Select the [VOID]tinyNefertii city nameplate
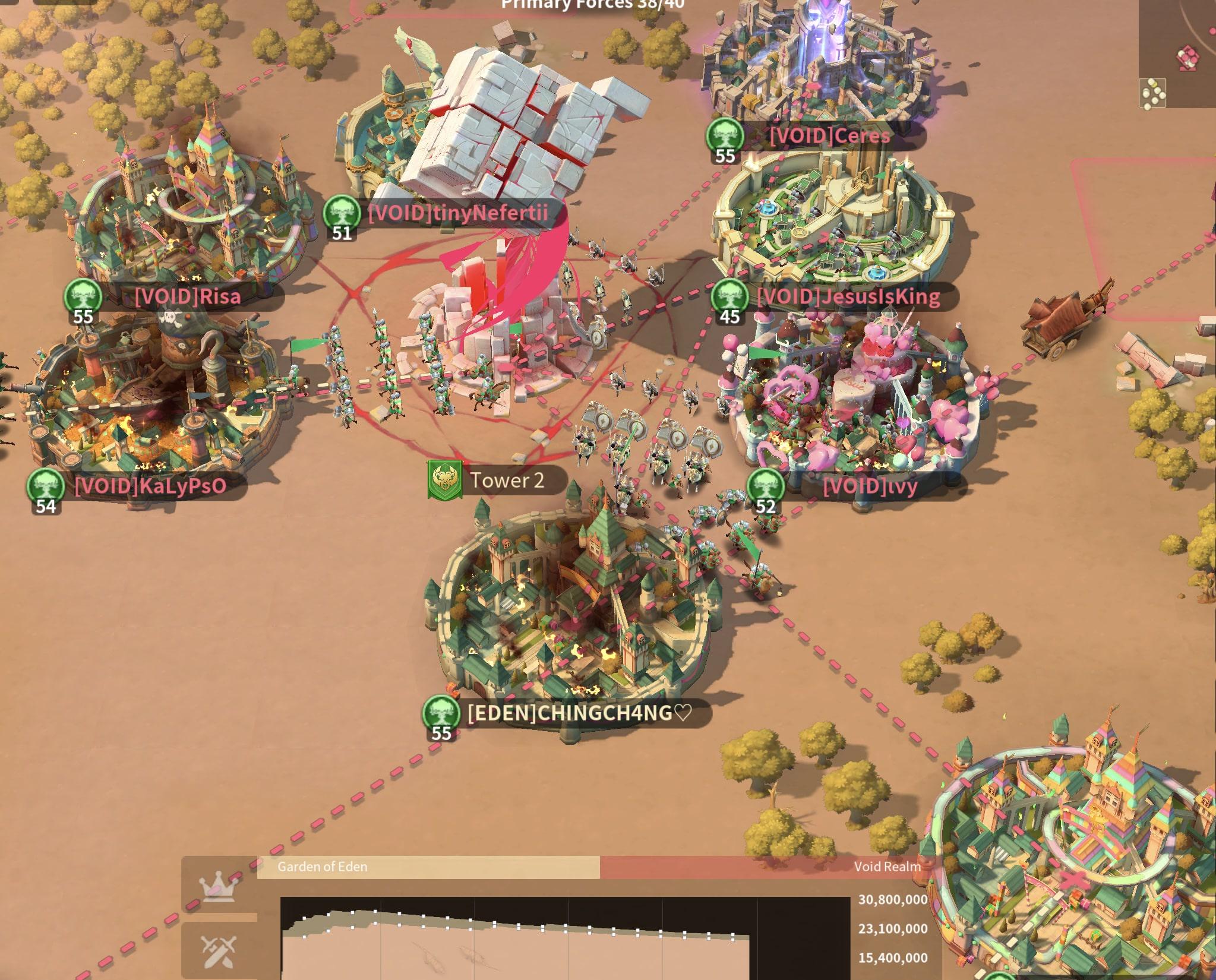This screenshot has width=1216, height=980. click(x=457, y=213)
